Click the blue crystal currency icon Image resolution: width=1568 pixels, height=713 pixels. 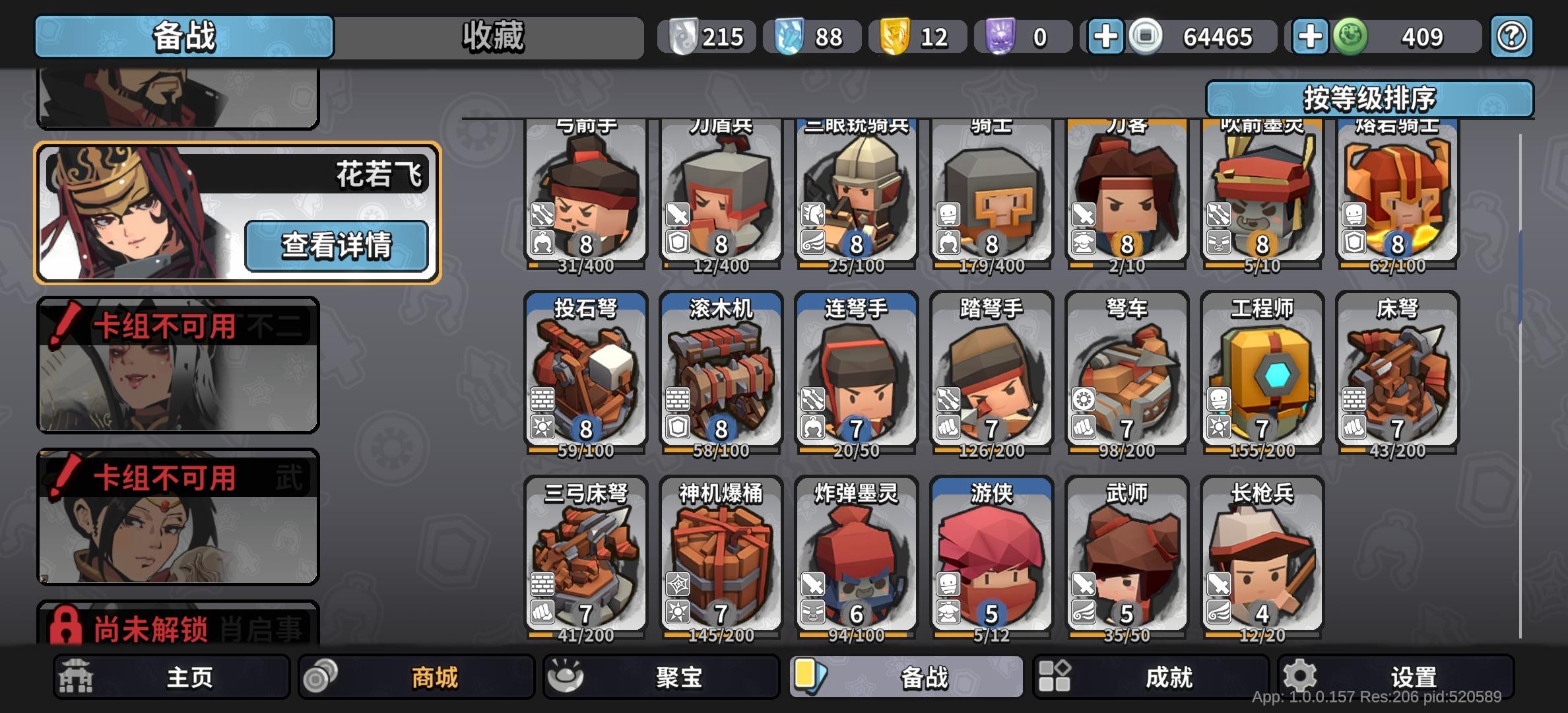click(x=789, y=36)
